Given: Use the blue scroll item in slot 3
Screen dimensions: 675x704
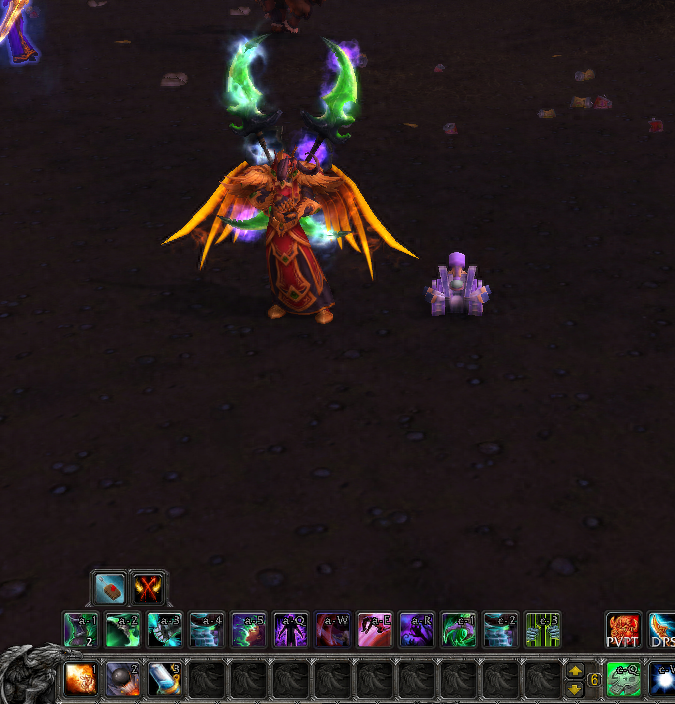Looking at the screenshot, I should click(x=165, y=679).
